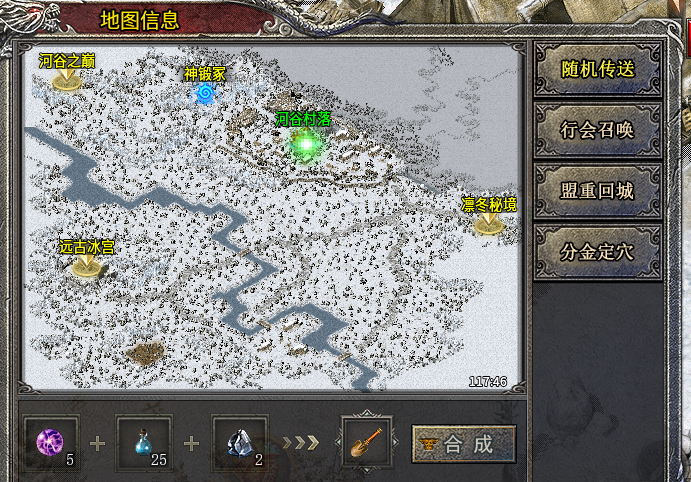This screenshot has height=482, width=691.
Task: Go to the 远古冰宫 map marker
Action: (x=85, y=265)
